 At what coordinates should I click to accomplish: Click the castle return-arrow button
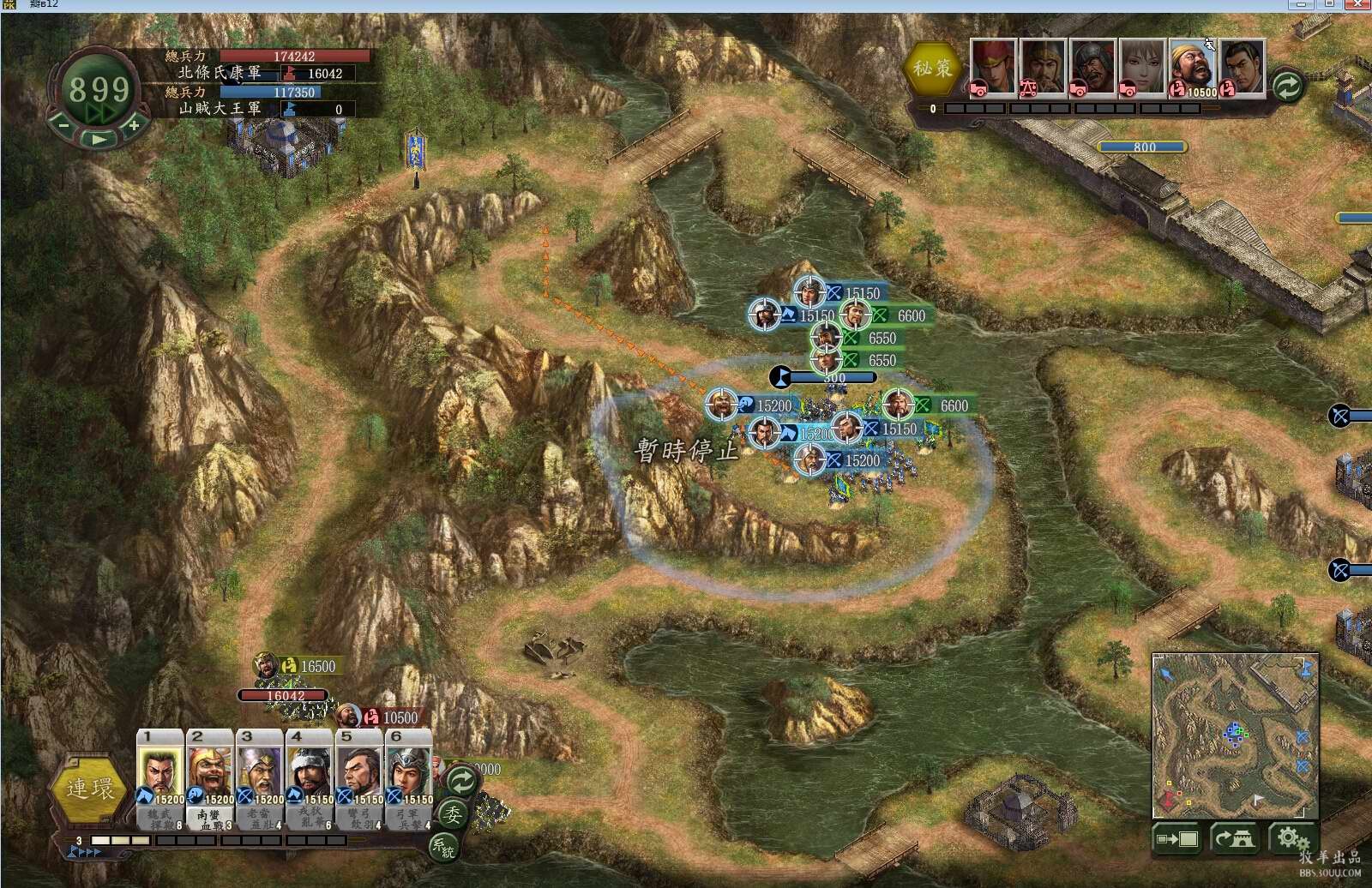click(x=1233, y=839)
